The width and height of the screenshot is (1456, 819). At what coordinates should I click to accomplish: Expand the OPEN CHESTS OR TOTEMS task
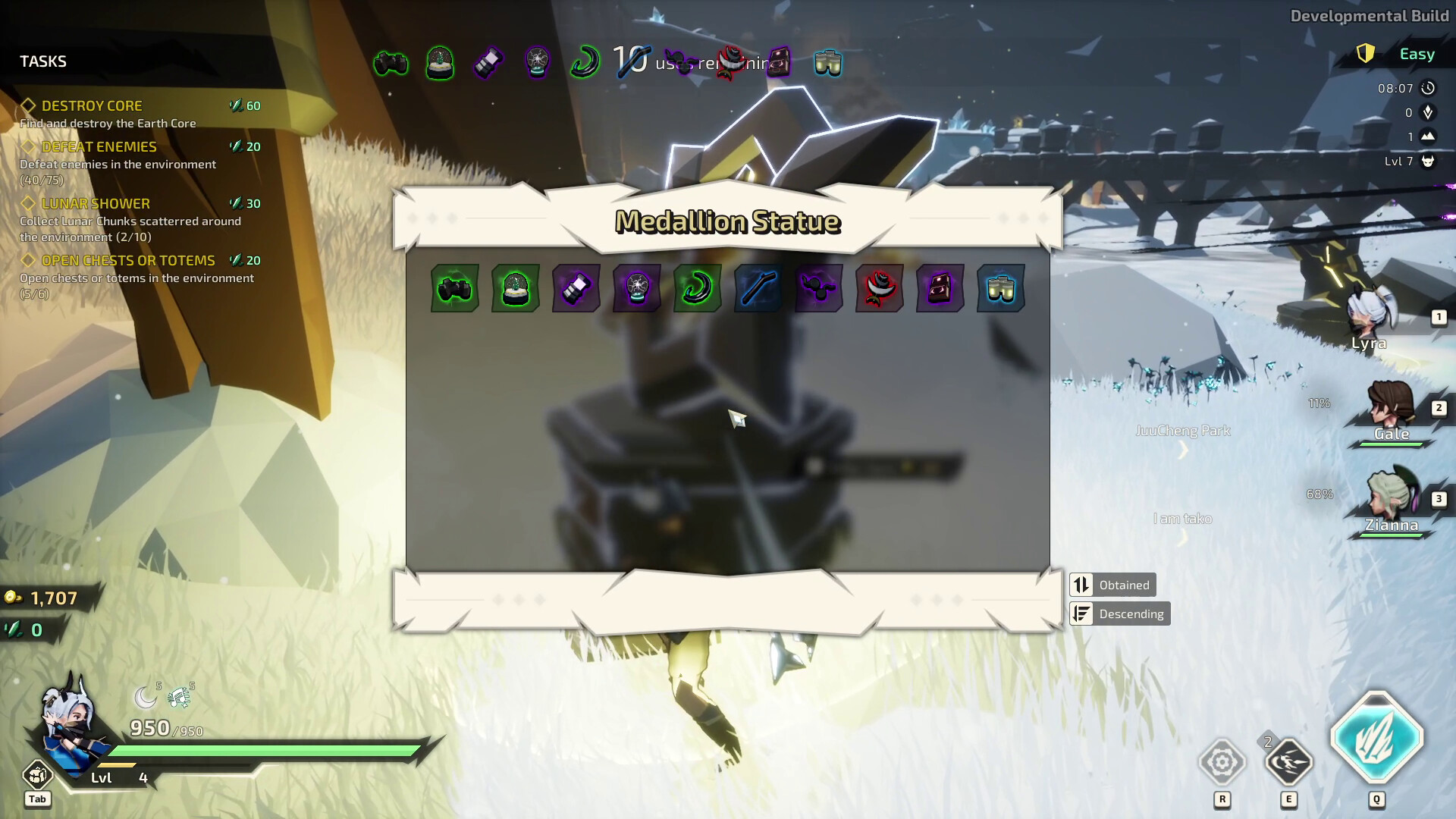click(x=129, y=259)
